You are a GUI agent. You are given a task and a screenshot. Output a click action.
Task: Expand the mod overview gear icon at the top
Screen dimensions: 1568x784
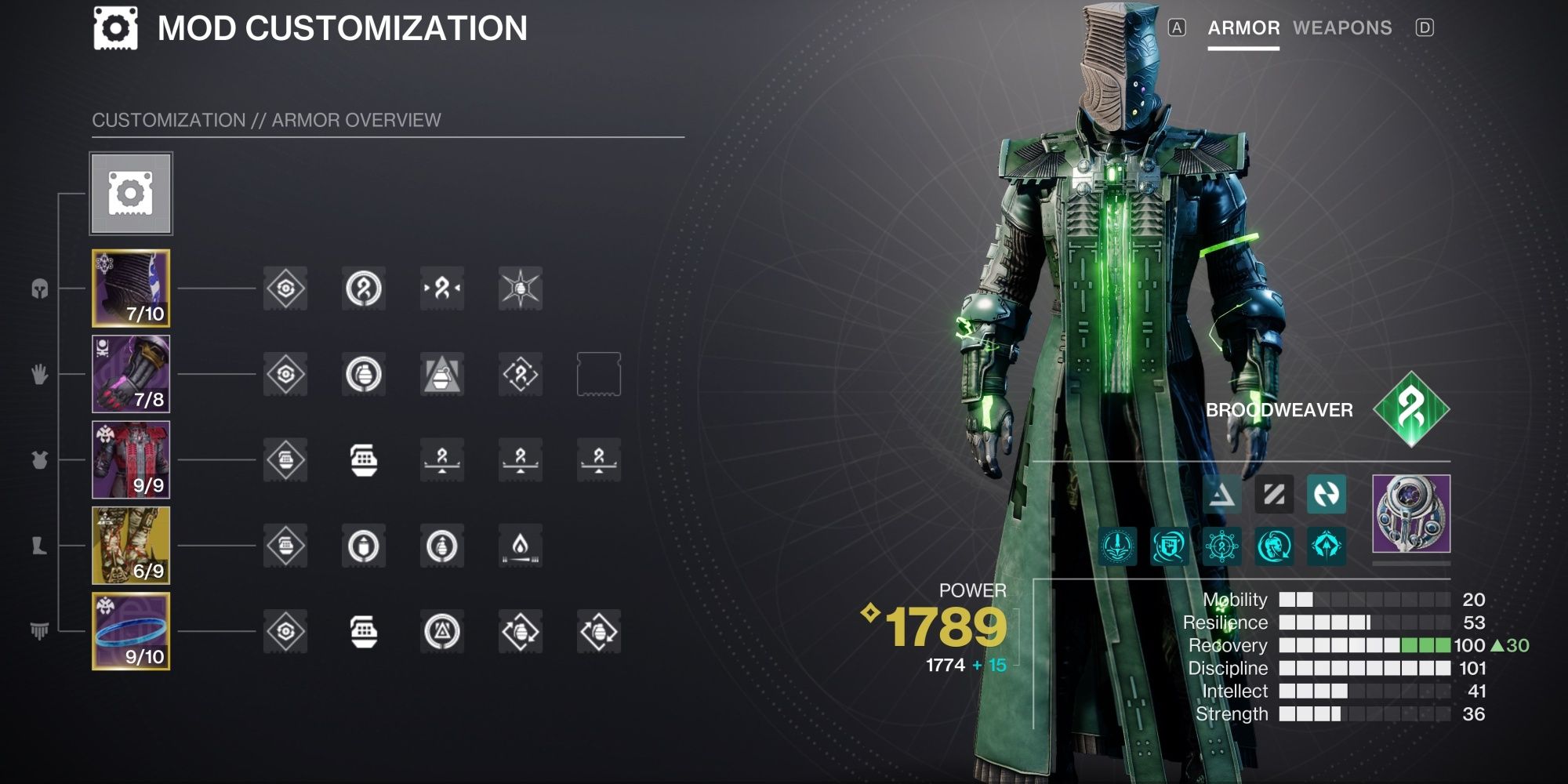131,194
